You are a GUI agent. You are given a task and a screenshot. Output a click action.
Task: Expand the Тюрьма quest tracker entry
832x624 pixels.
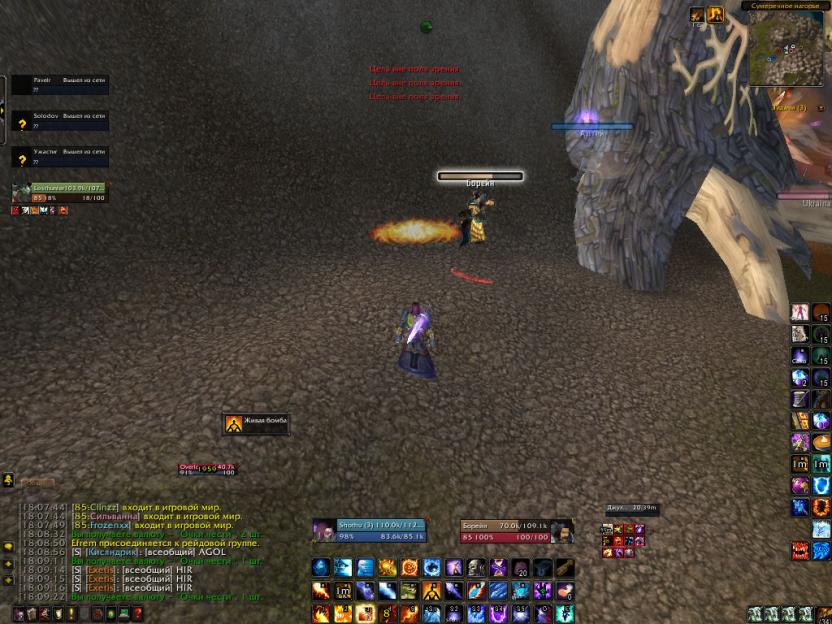tap(789, 107)
